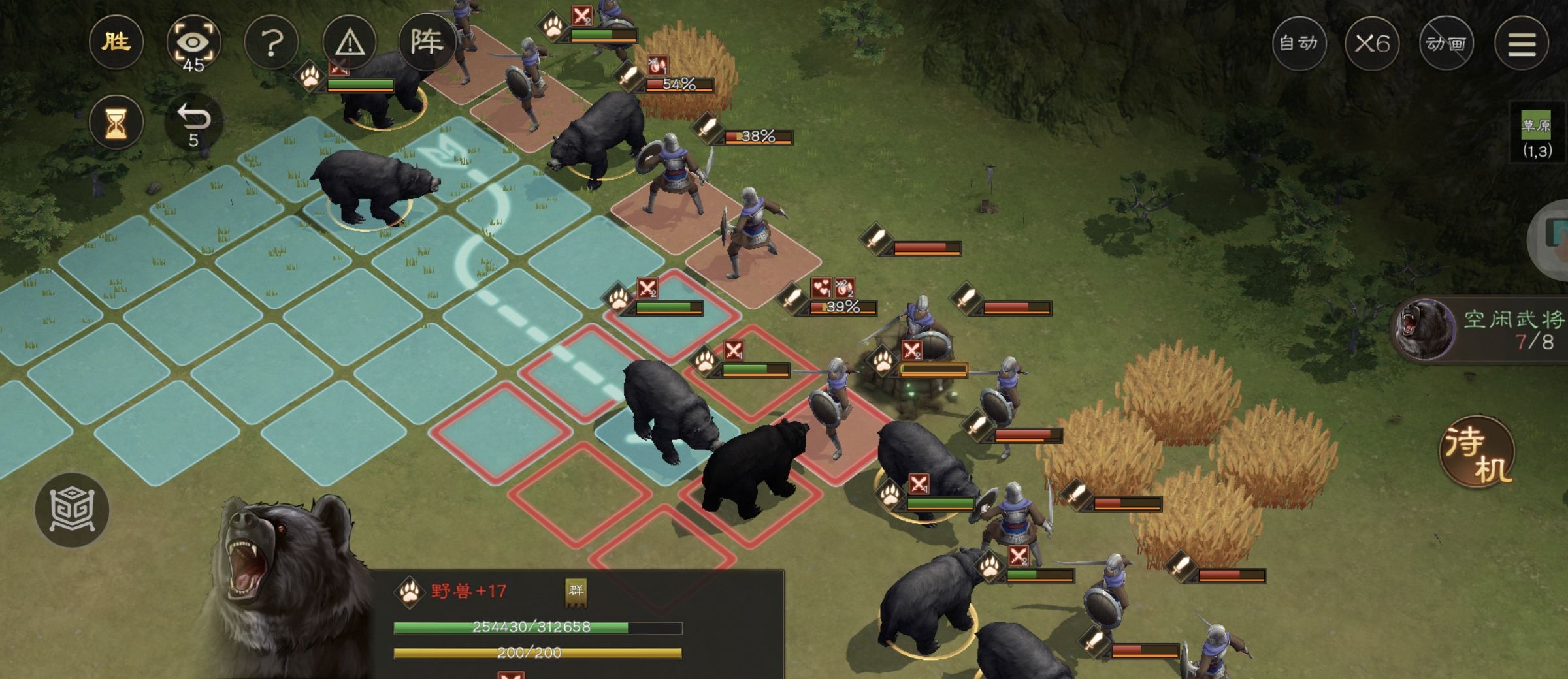Toggle 自动 auto battle
This screenshot has height=679, width=1568.
[1299, 44]
